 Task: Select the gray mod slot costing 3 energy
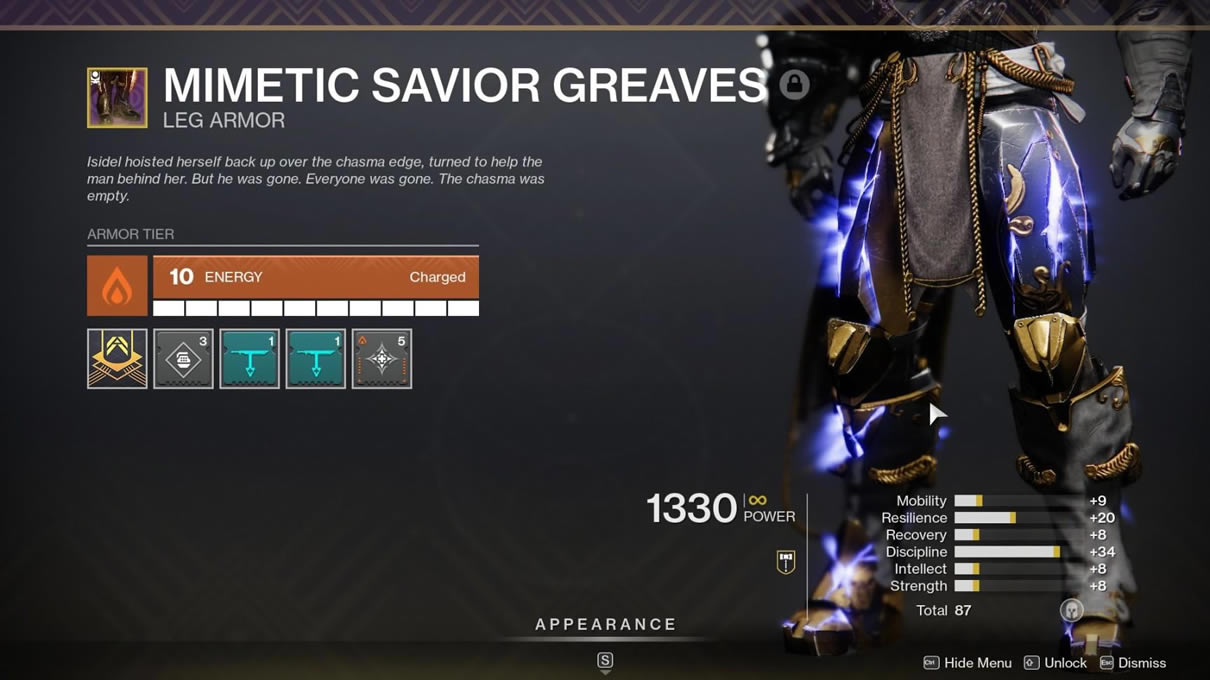(x=183, y=358)
